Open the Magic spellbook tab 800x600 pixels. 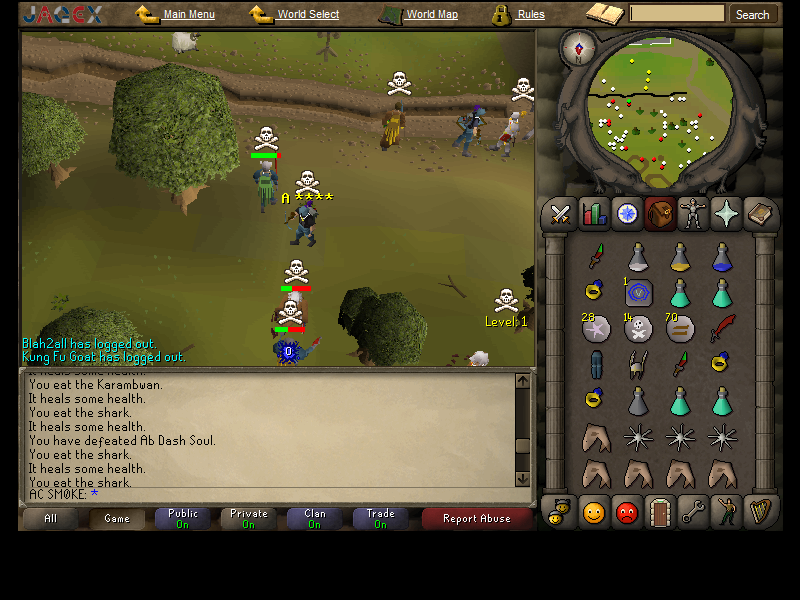pos(761,214)
